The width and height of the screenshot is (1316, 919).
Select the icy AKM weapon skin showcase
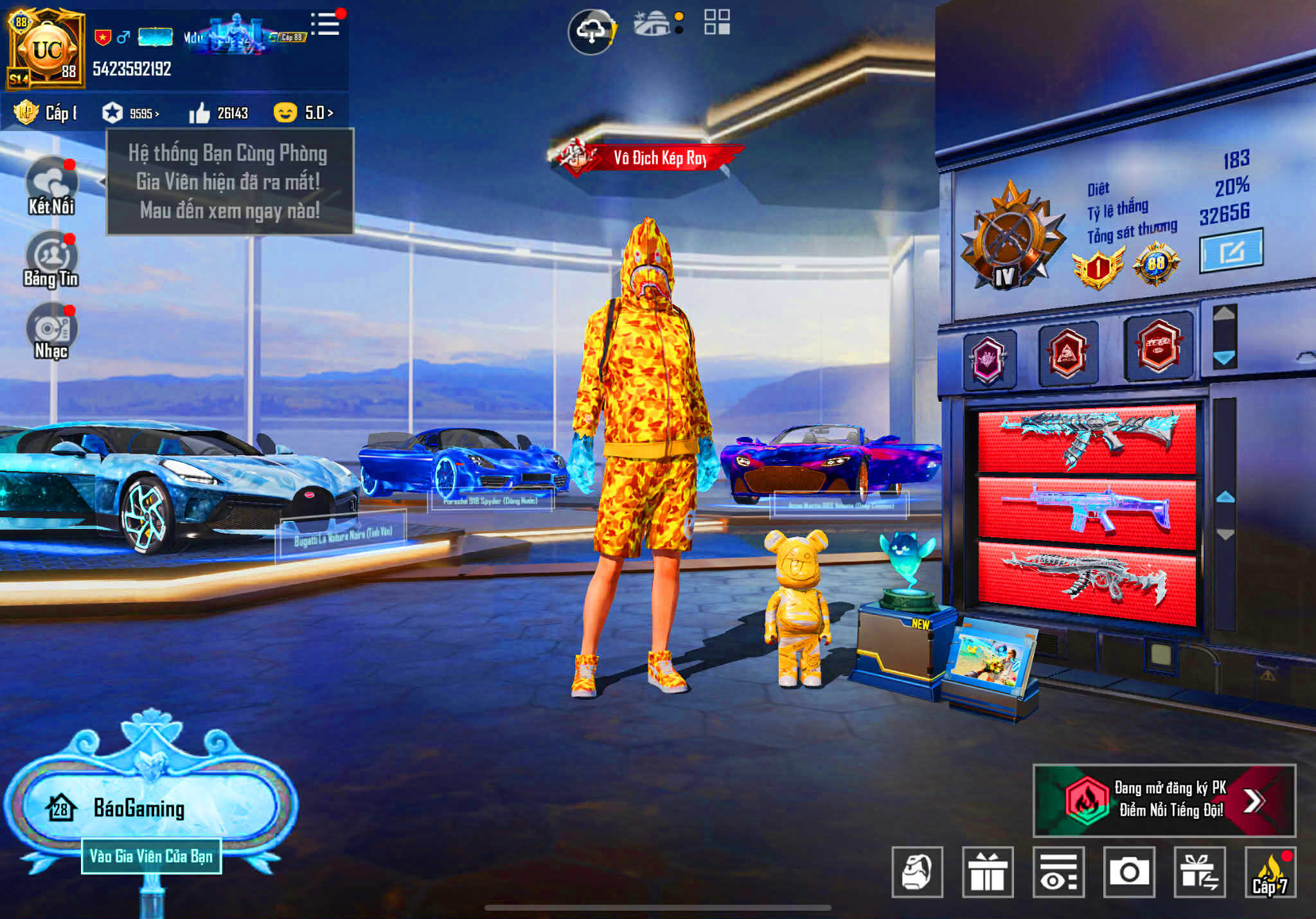[1087, 439]
